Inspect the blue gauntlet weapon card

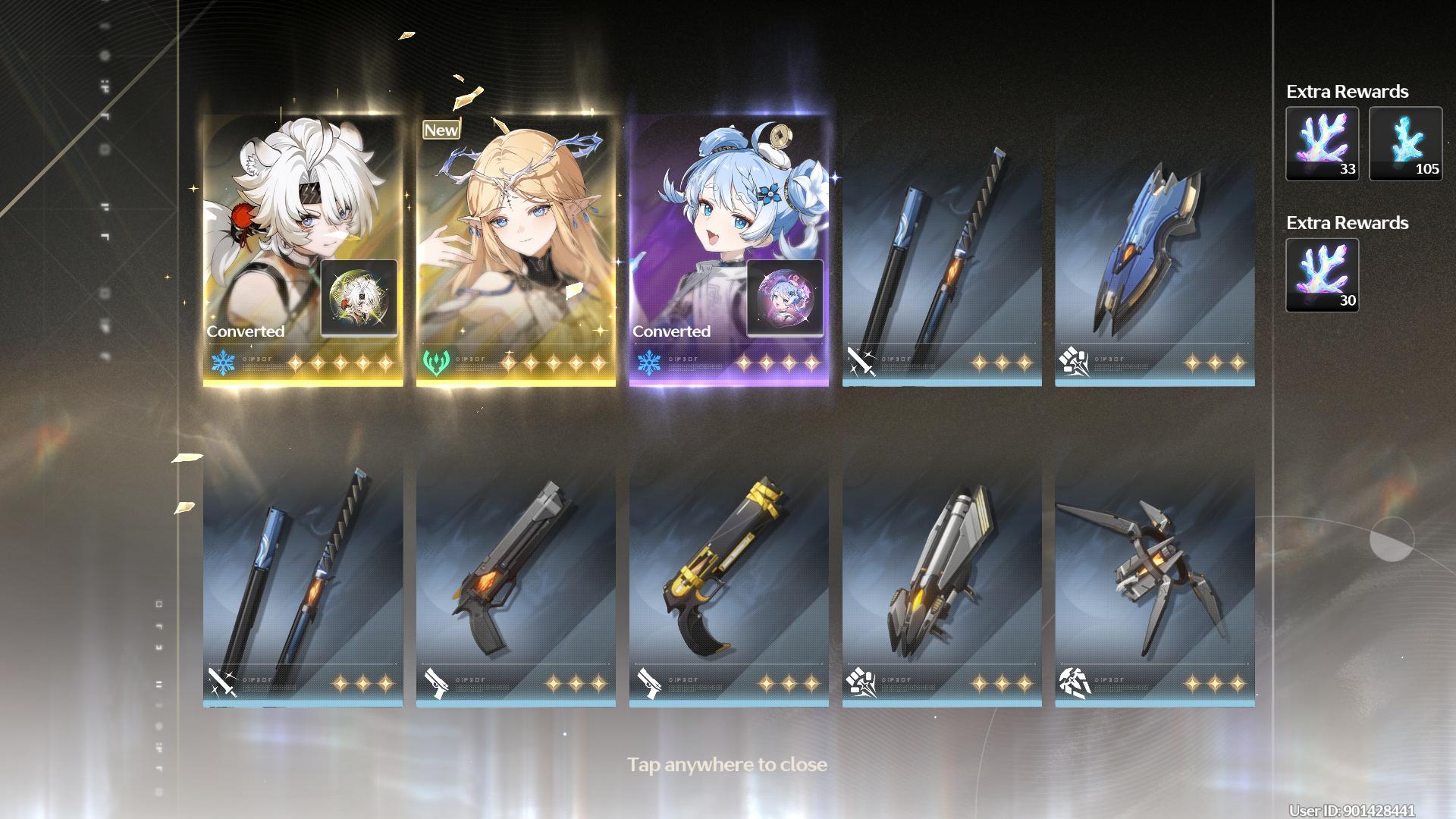click(x=1154, y=250)
